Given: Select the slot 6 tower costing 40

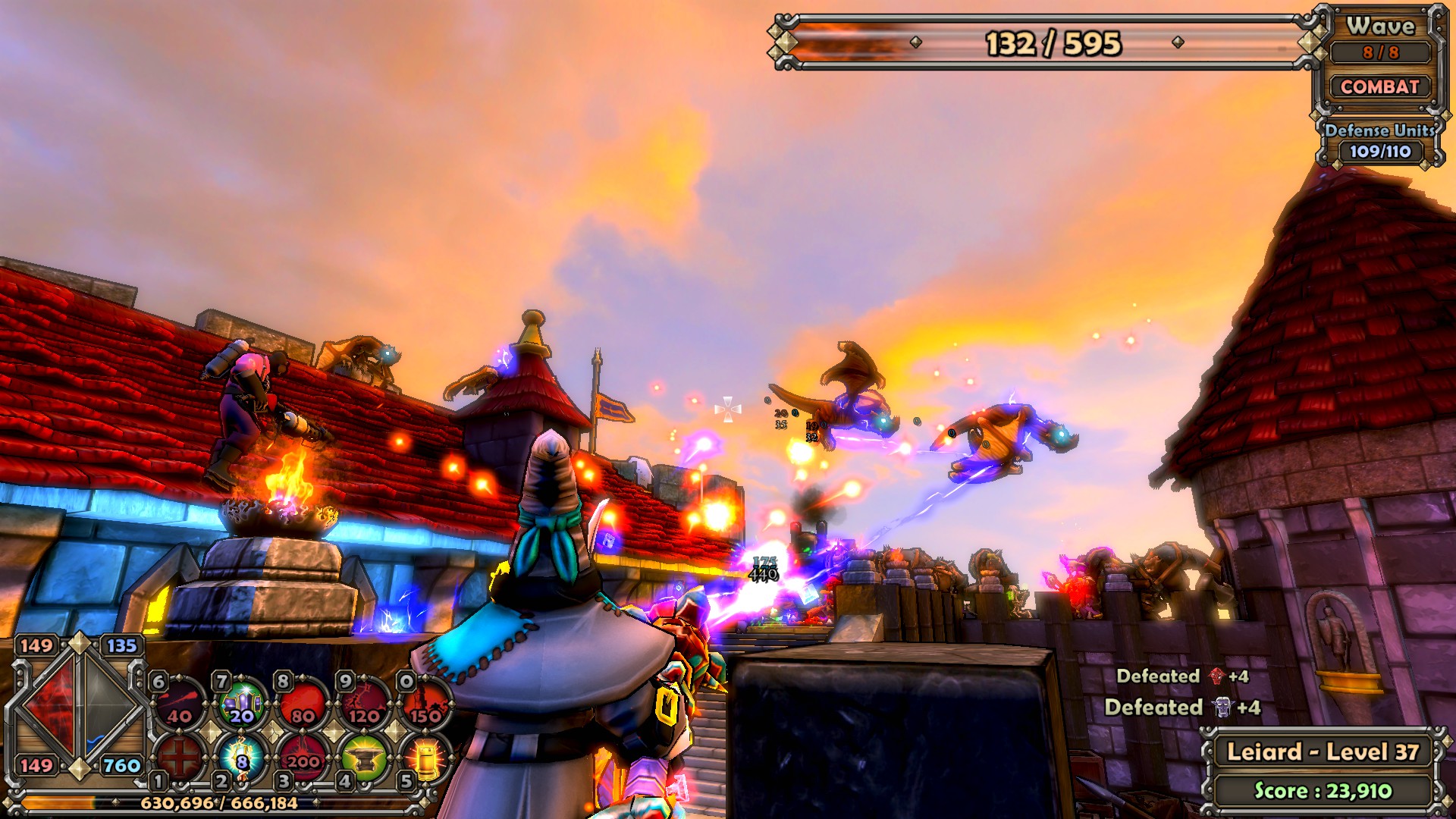Looking at the screenshot, I should coord(180,703).
